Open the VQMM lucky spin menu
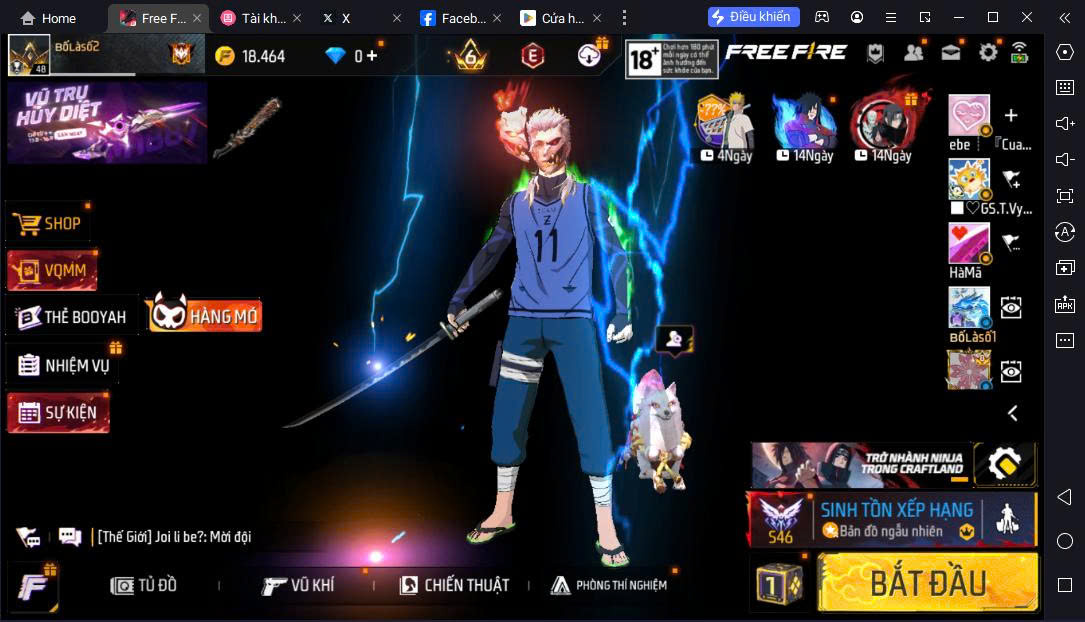 pos(52,270)
